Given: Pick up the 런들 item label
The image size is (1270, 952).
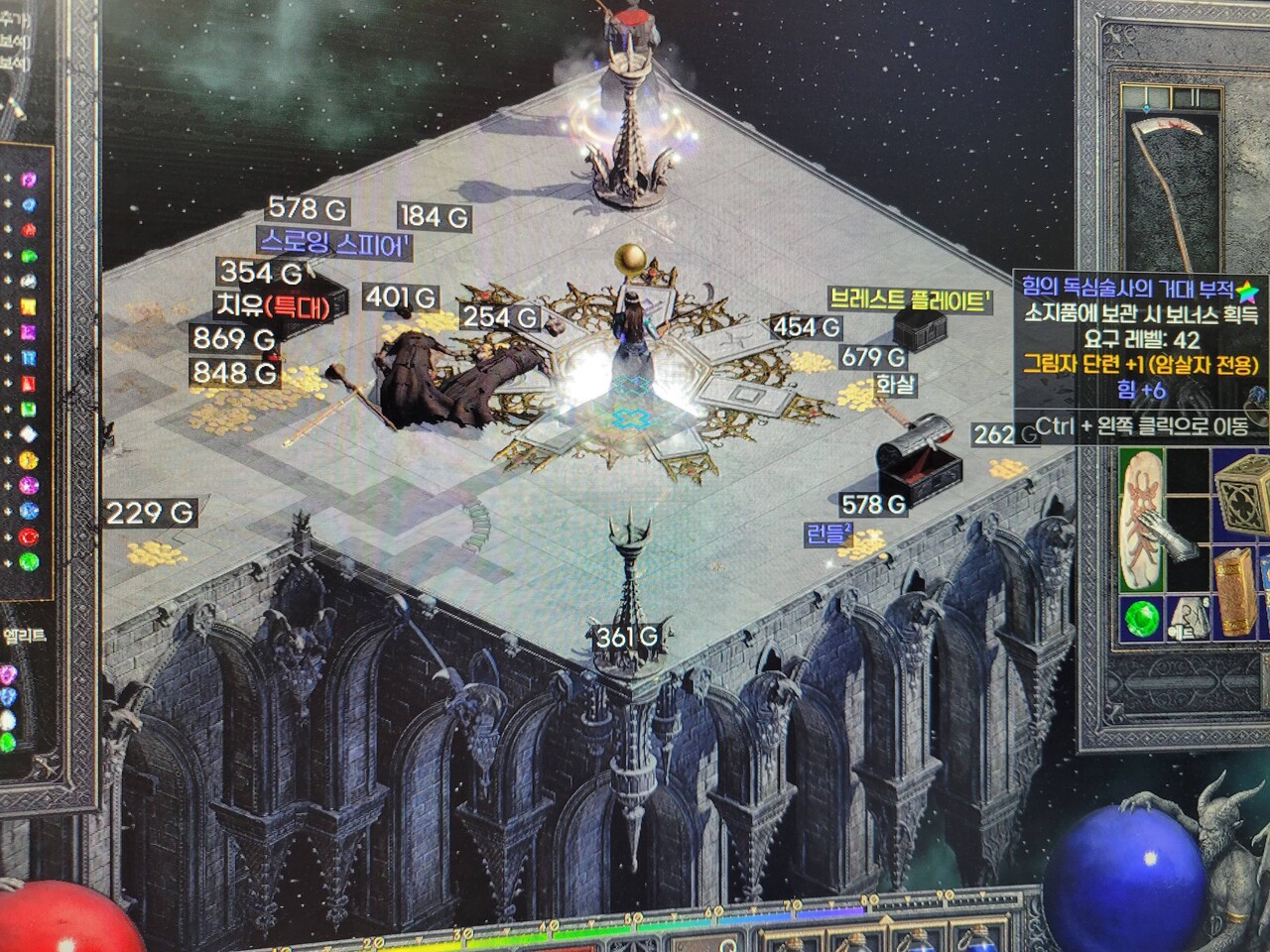Looking at the screenshot, I should point(829,535).
